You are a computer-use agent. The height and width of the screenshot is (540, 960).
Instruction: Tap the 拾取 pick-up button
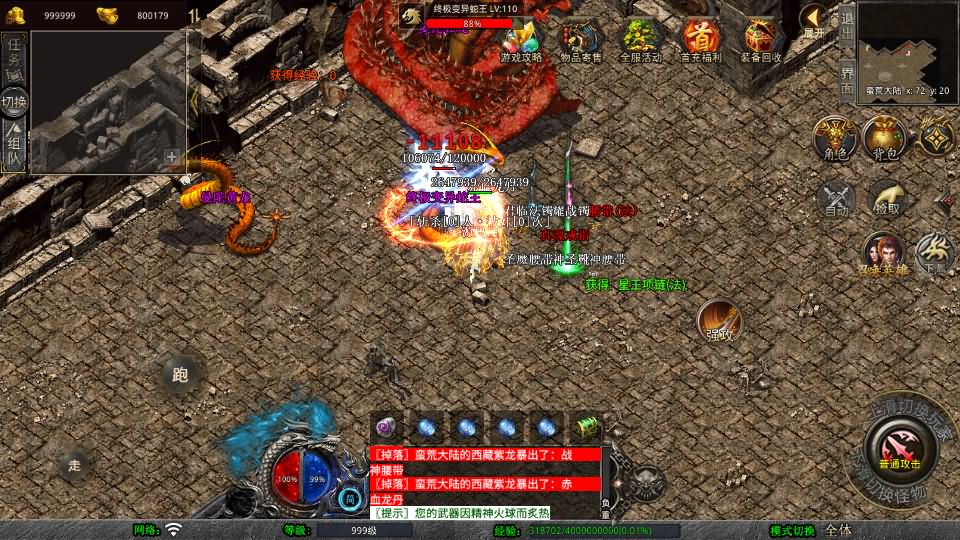(x=886, y=197)
